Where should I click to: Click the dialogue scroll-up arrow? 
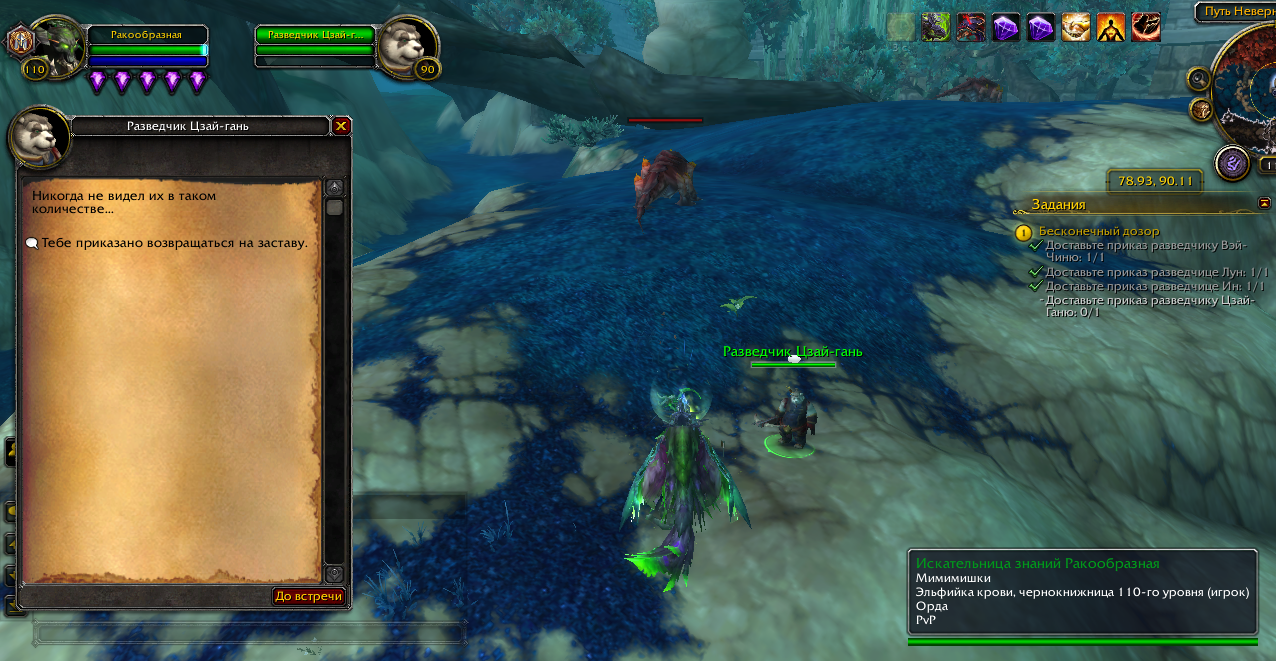pyautogui.click(x=334, y=187)
